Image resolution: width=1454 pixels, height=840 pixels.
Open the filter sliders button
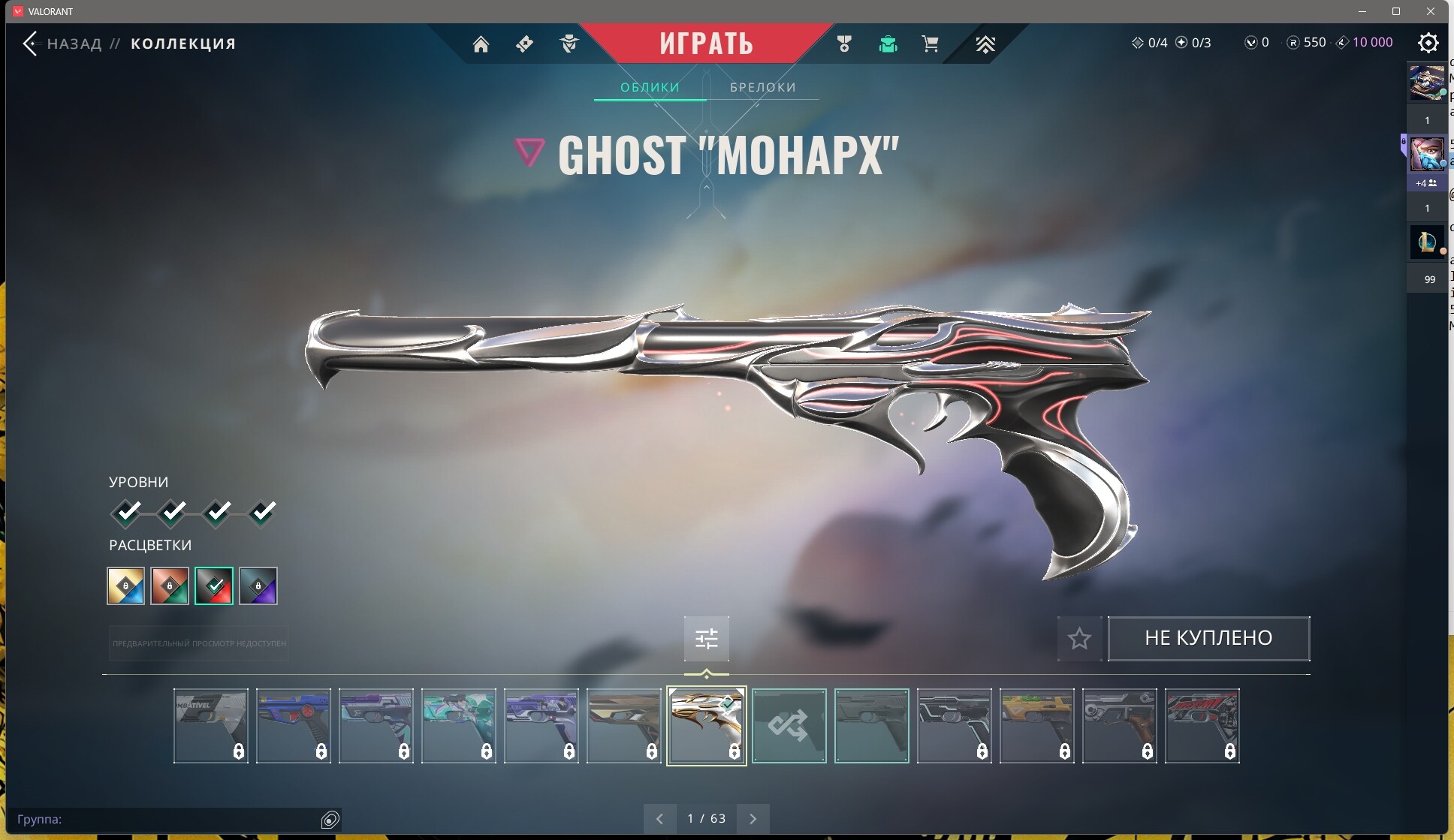pos(706,639)
